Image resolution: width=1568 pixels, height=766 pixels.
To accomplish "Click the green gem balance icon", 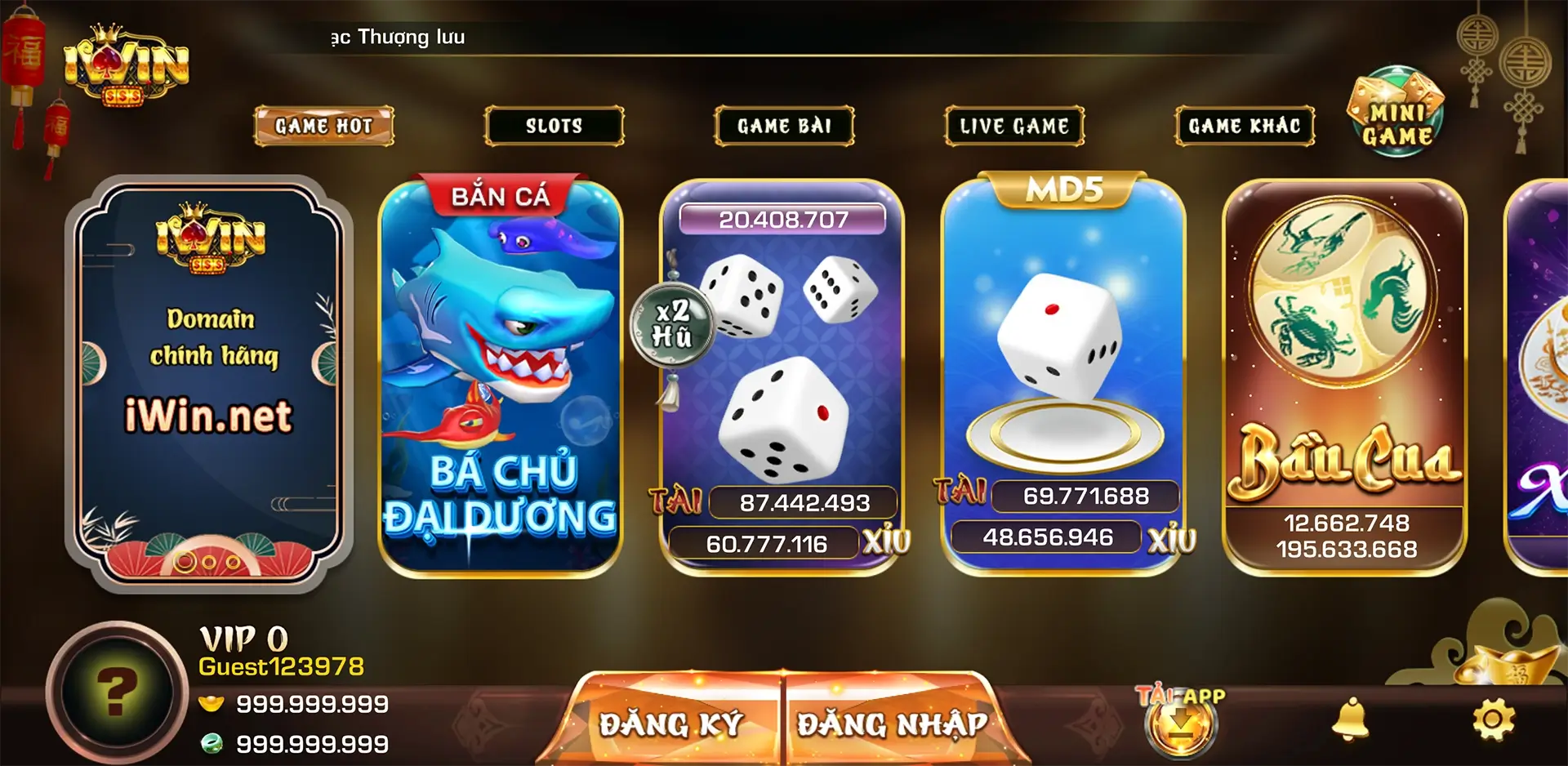I will (x=214, y=742).
